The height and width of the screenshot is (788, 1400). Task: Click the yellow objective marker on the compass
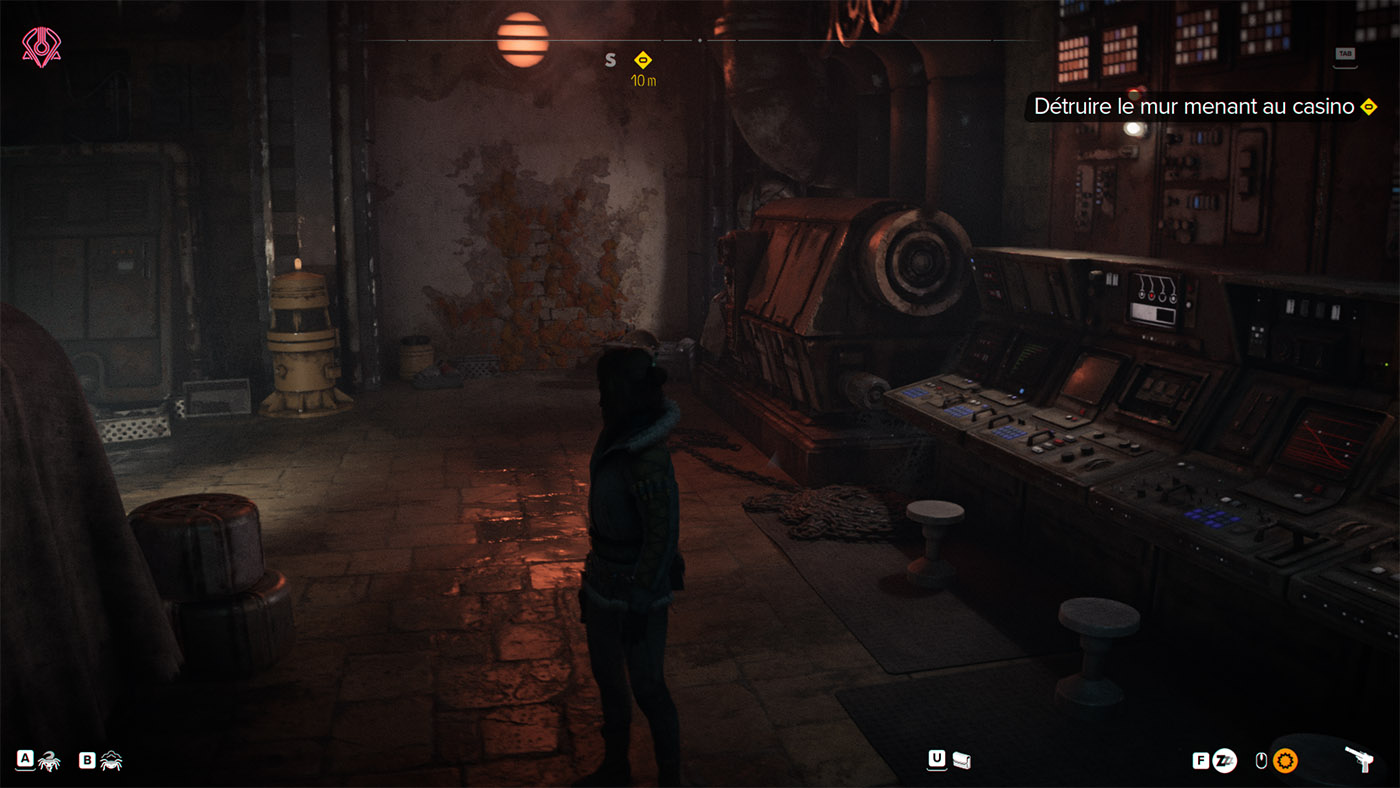[643, 60]
